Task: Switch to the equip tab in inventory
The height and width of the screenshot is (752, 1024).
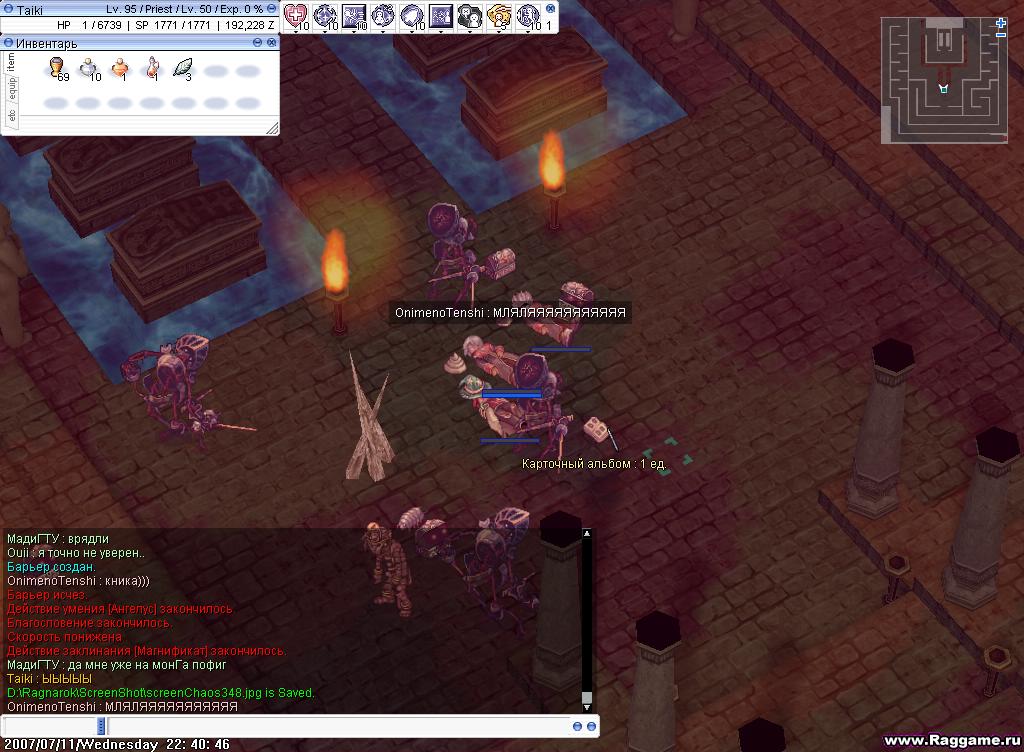Action: [12, 90]
